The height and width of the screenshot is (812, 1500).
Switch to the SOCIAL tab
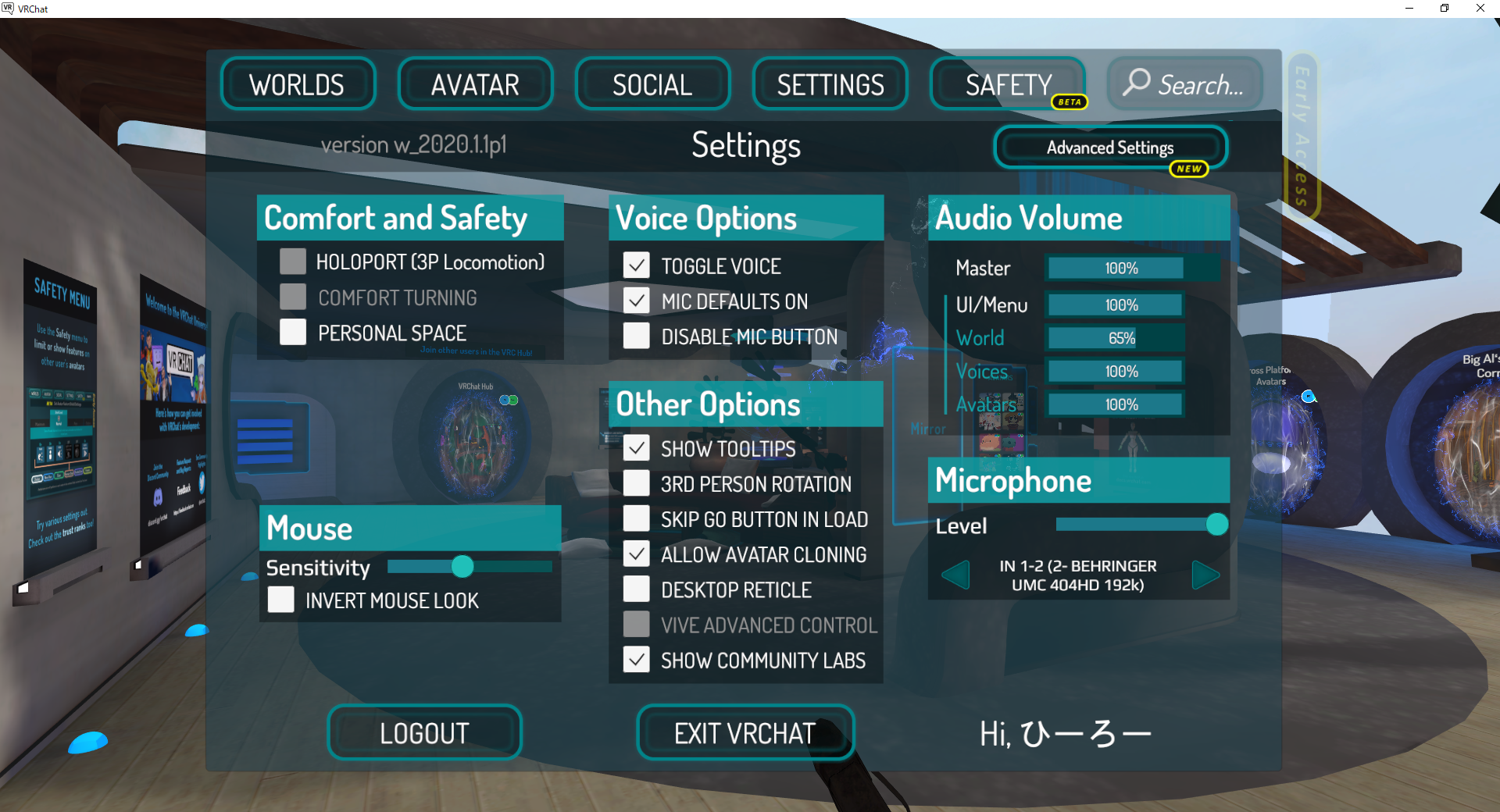652,84
